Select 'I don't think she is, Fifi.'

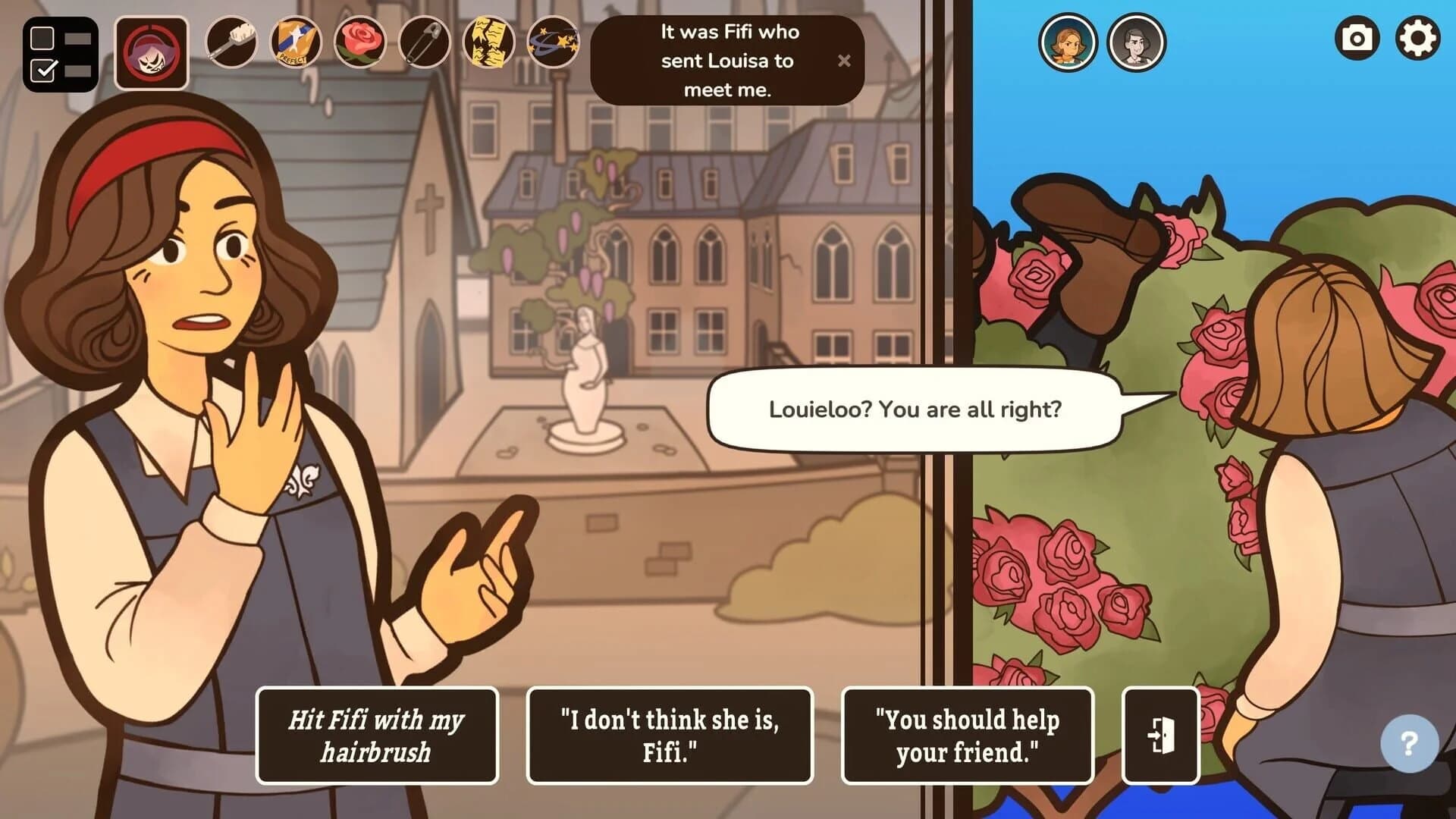pyautogui.click(x=670, y=735)
